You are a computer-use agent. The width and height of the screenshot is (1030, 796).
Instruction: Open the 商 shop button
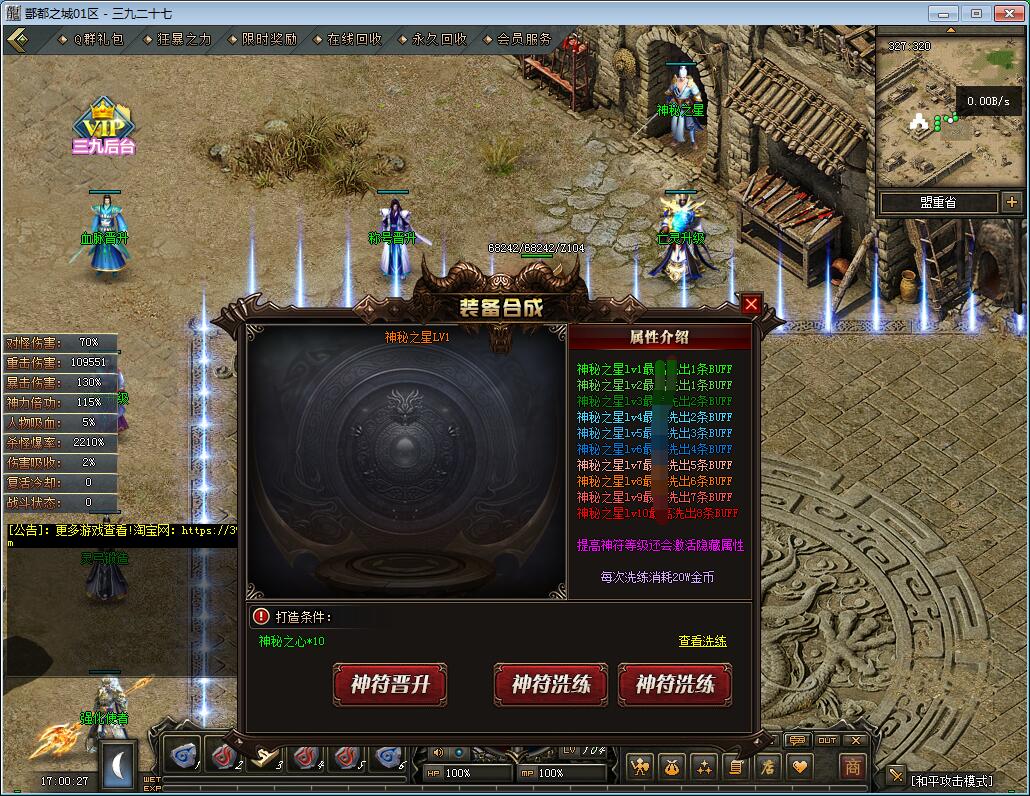[852, 767]
